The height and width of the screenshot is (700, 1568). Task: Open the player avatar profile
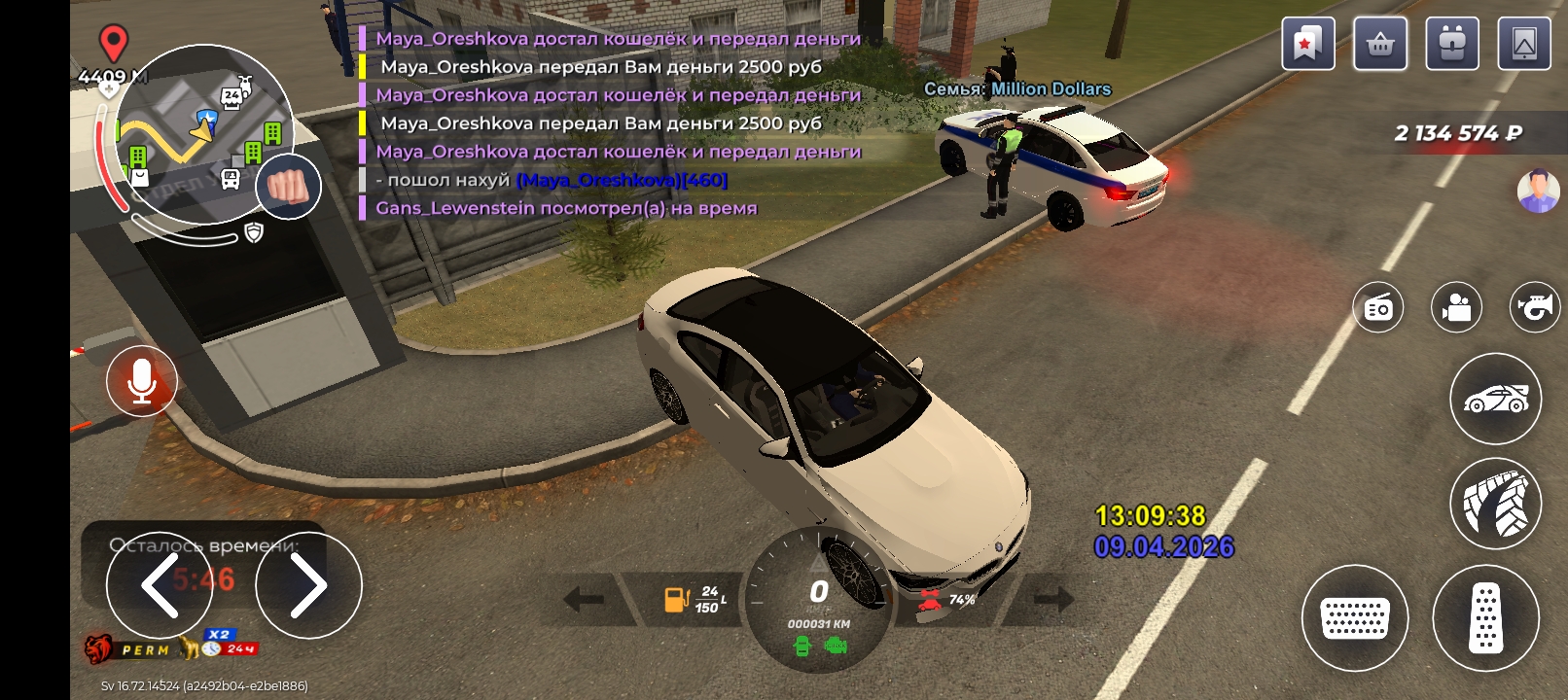pyautogui.click(x=1538, y=191)
